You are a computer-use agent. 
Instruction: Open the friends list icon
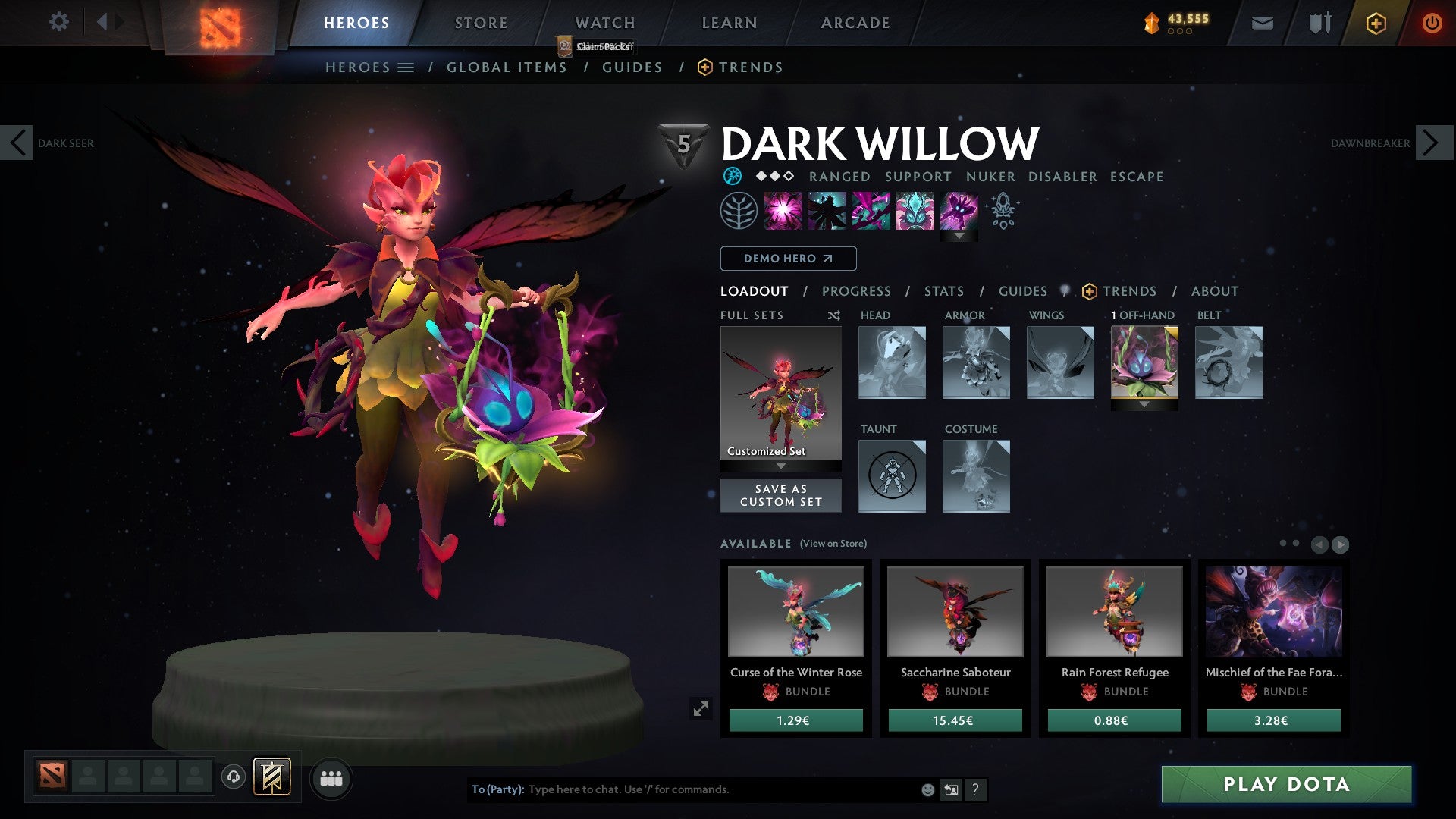tap(331, 777)
